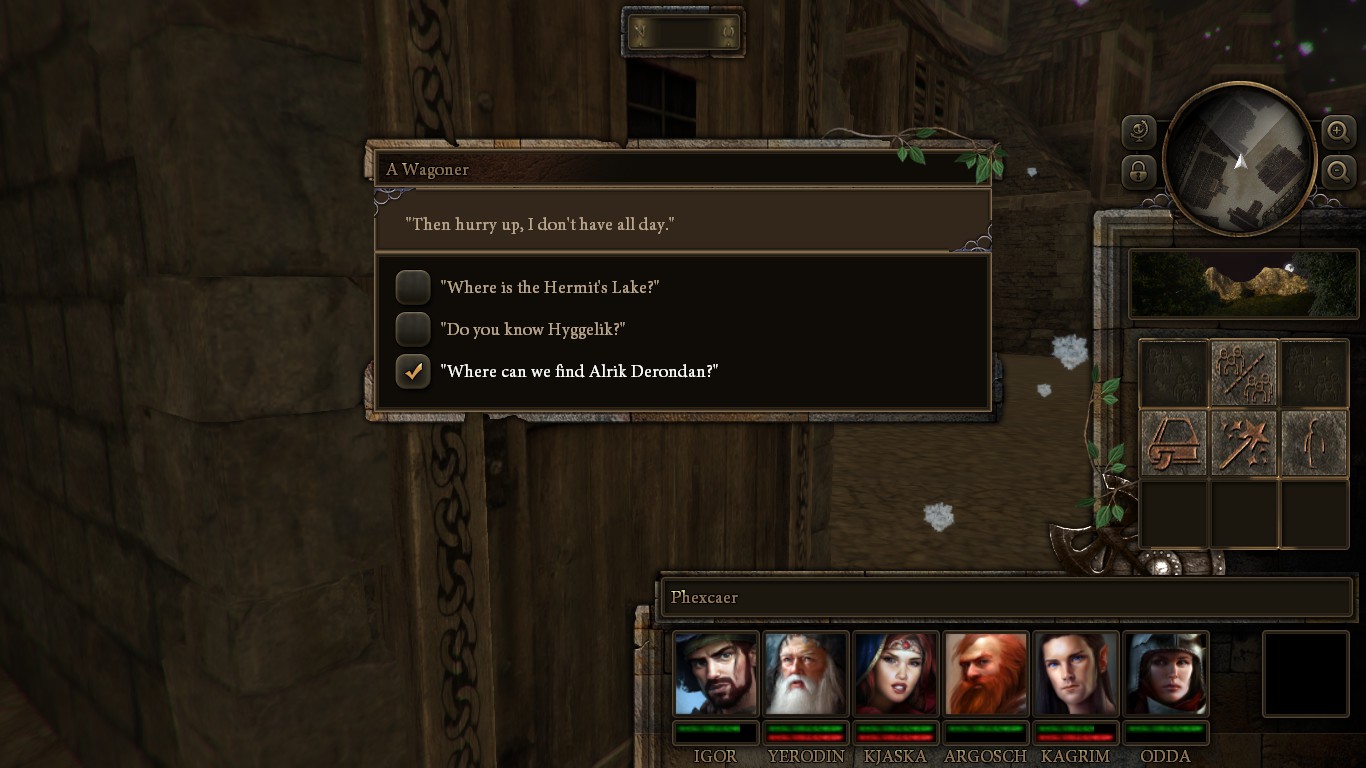1366x768 pixels.
Task: Pick Argosch the dwarf's portrait
Action: [986, 673]
